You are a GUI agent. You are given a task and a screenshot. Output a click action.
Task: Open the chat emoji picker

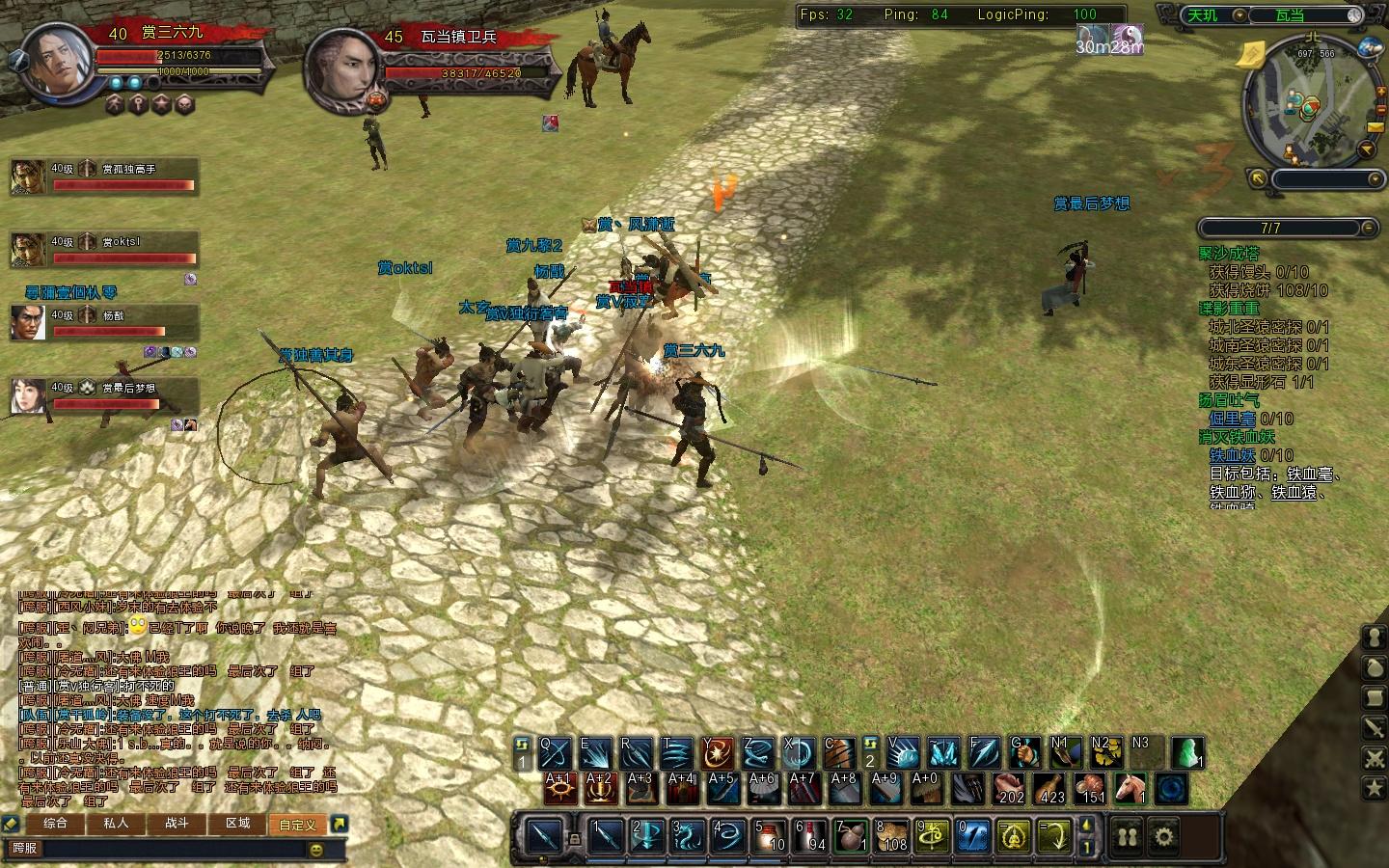click(316, 850)
